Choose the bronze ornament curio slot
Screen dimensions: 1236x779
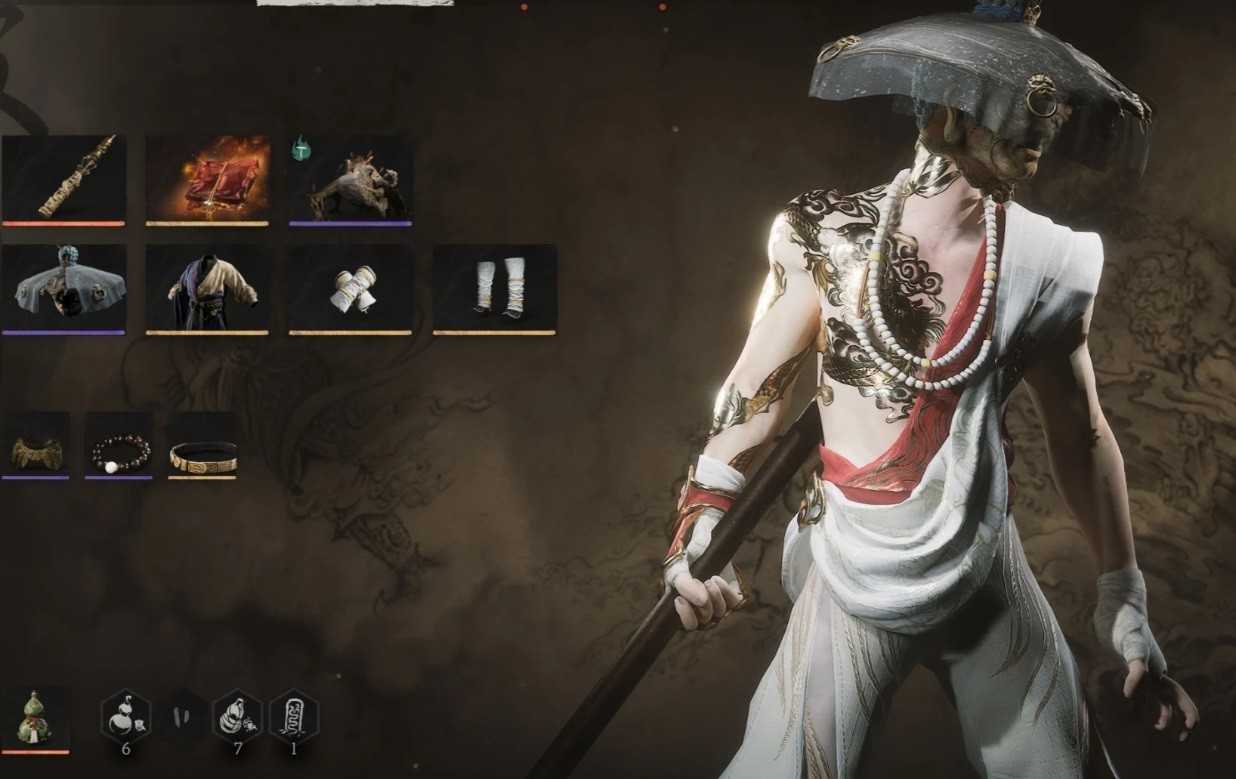[36, 445]
